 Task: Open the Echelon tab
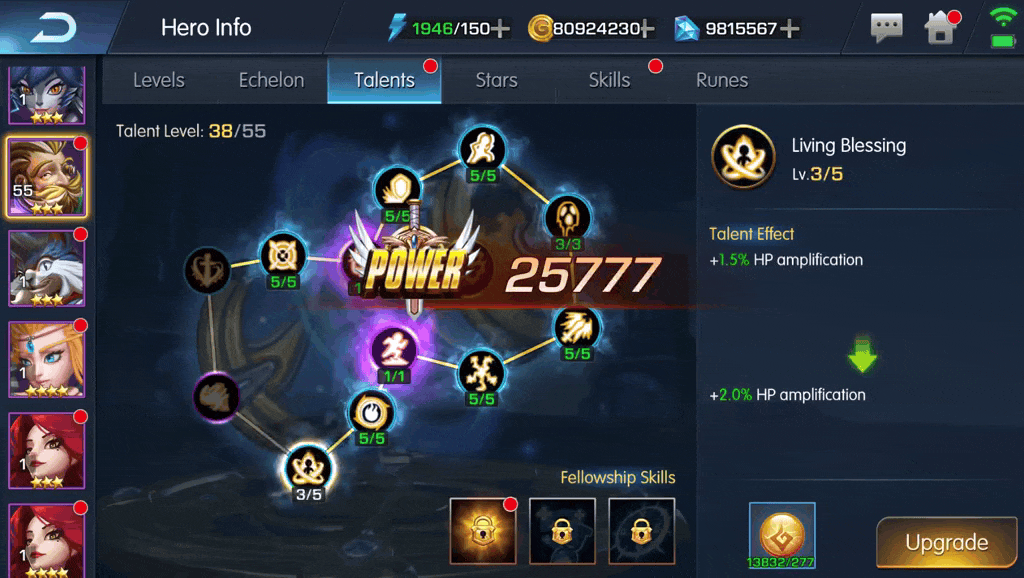point(271,80)
